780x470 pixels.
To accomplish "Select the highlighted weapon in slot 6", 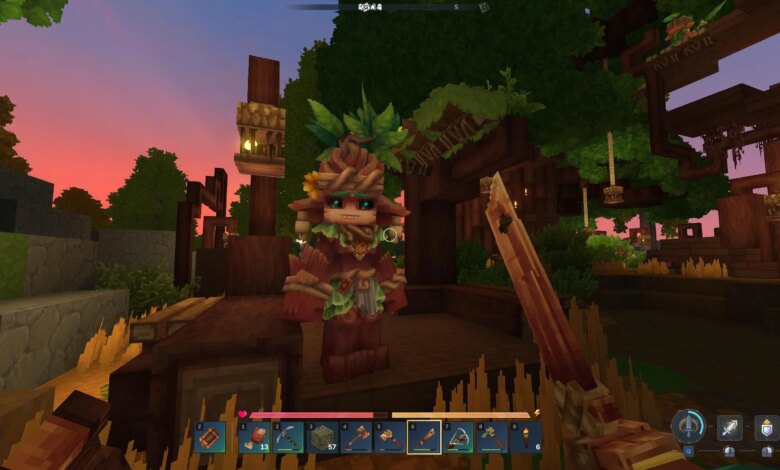I will pos(424,437).
